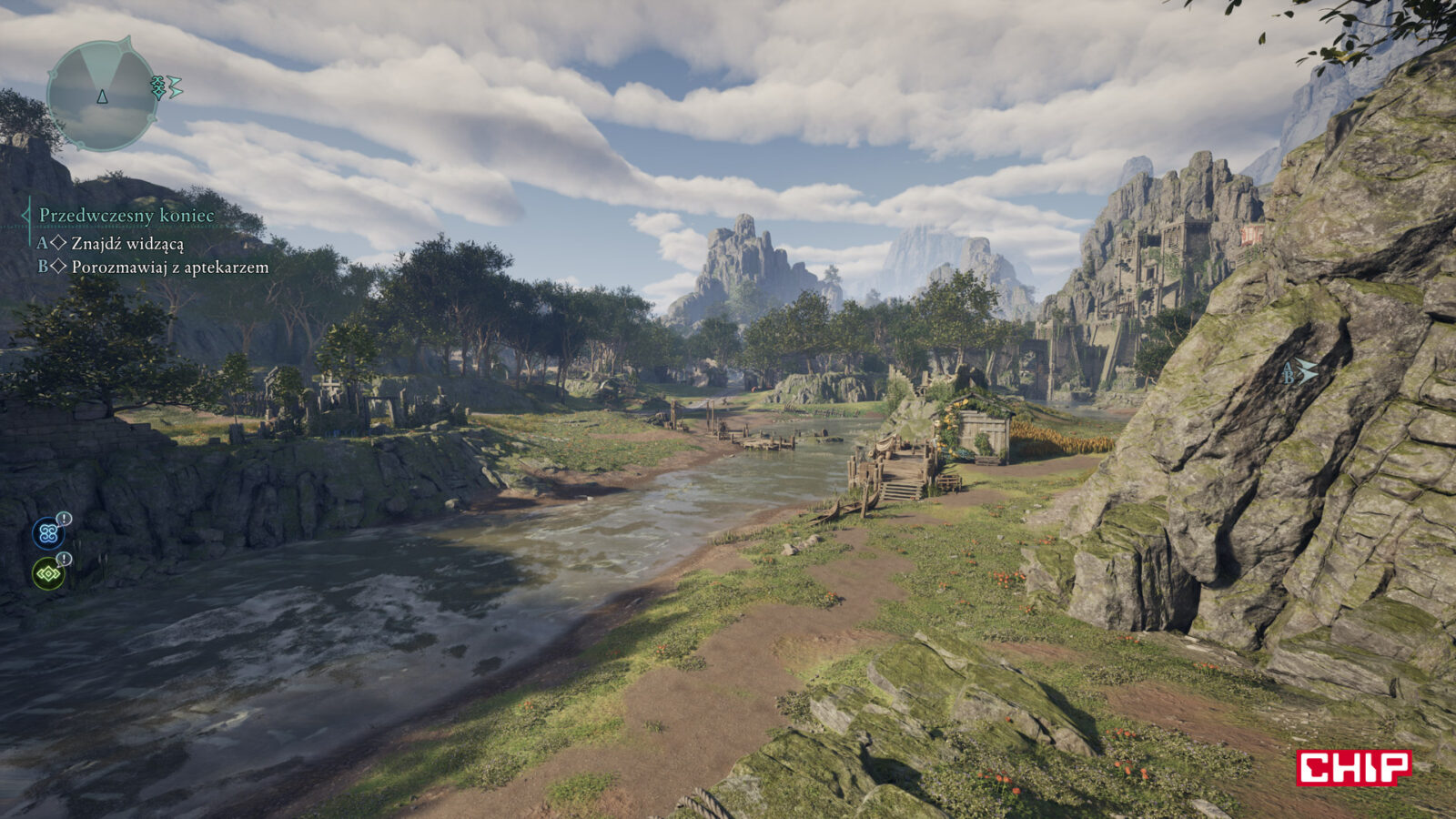This screenshot has width=1456, height=819.
Task: Open the blue swirl notification icon
Action: (x=48, y=532)
